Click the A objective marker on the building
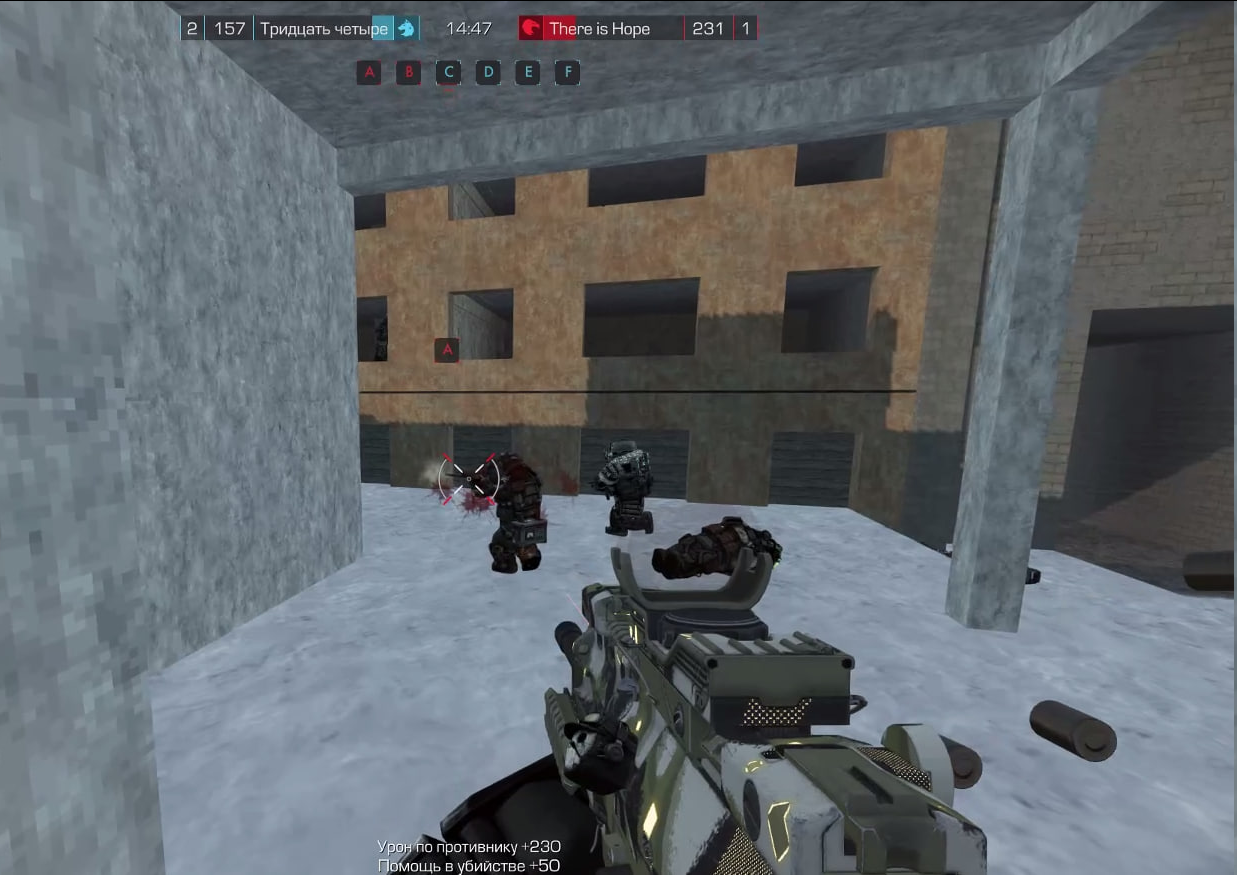 pos(447,349)
